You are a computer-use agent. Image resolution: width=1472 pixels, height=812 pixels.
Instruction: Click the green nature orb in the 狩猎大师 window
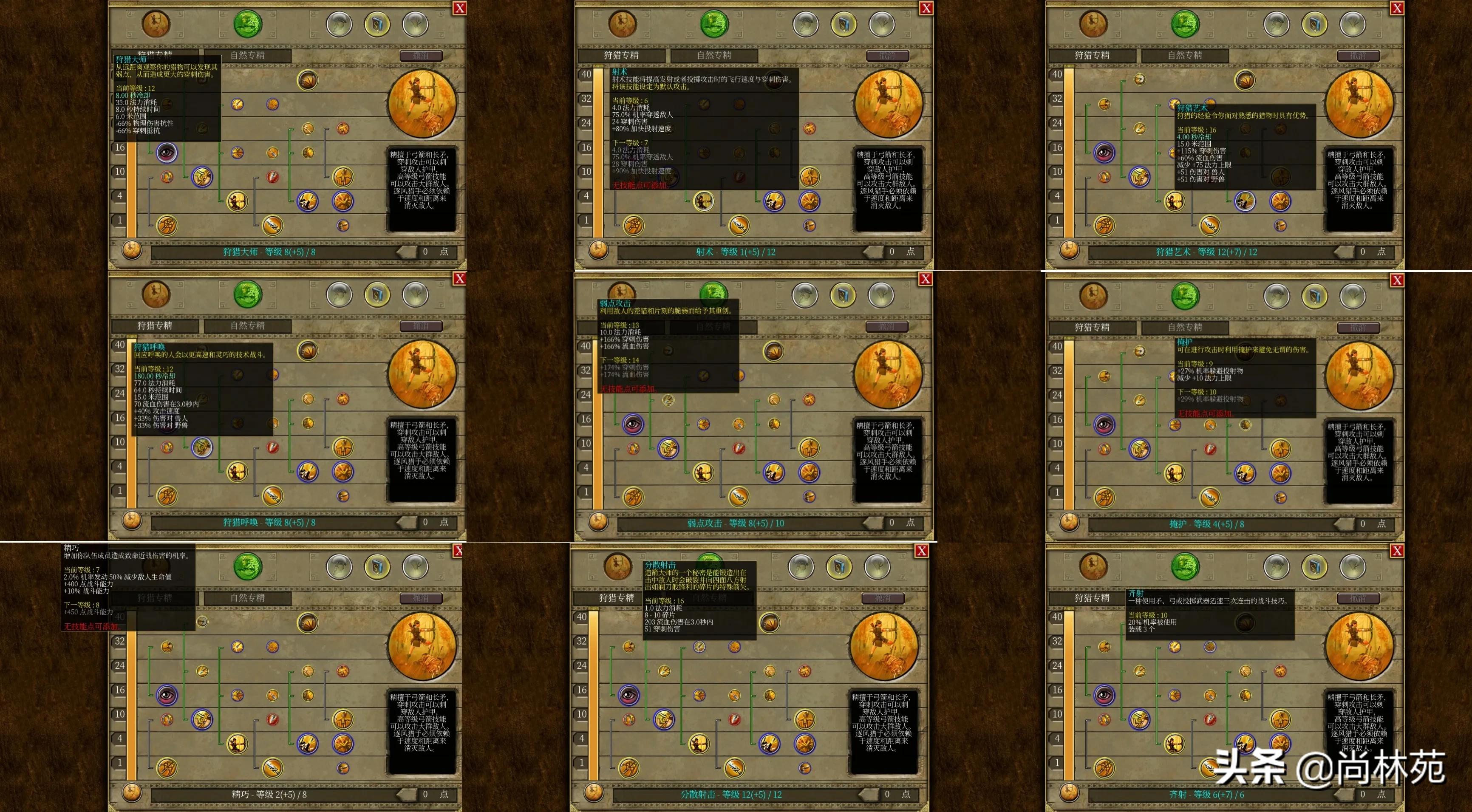coord(248,24)
